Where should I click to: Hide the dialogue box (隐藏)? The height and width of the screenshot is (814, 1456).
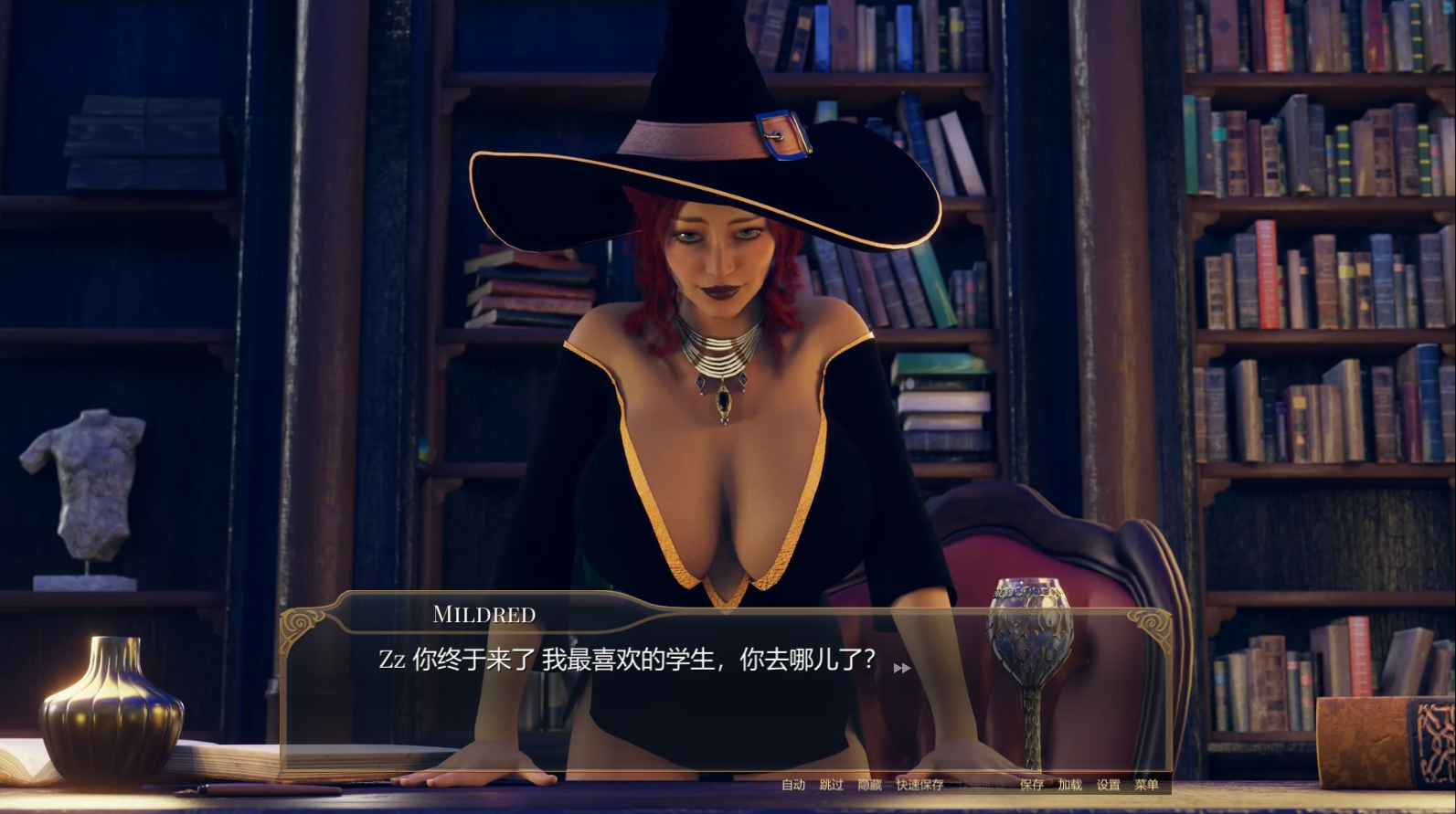pos(869,785)
